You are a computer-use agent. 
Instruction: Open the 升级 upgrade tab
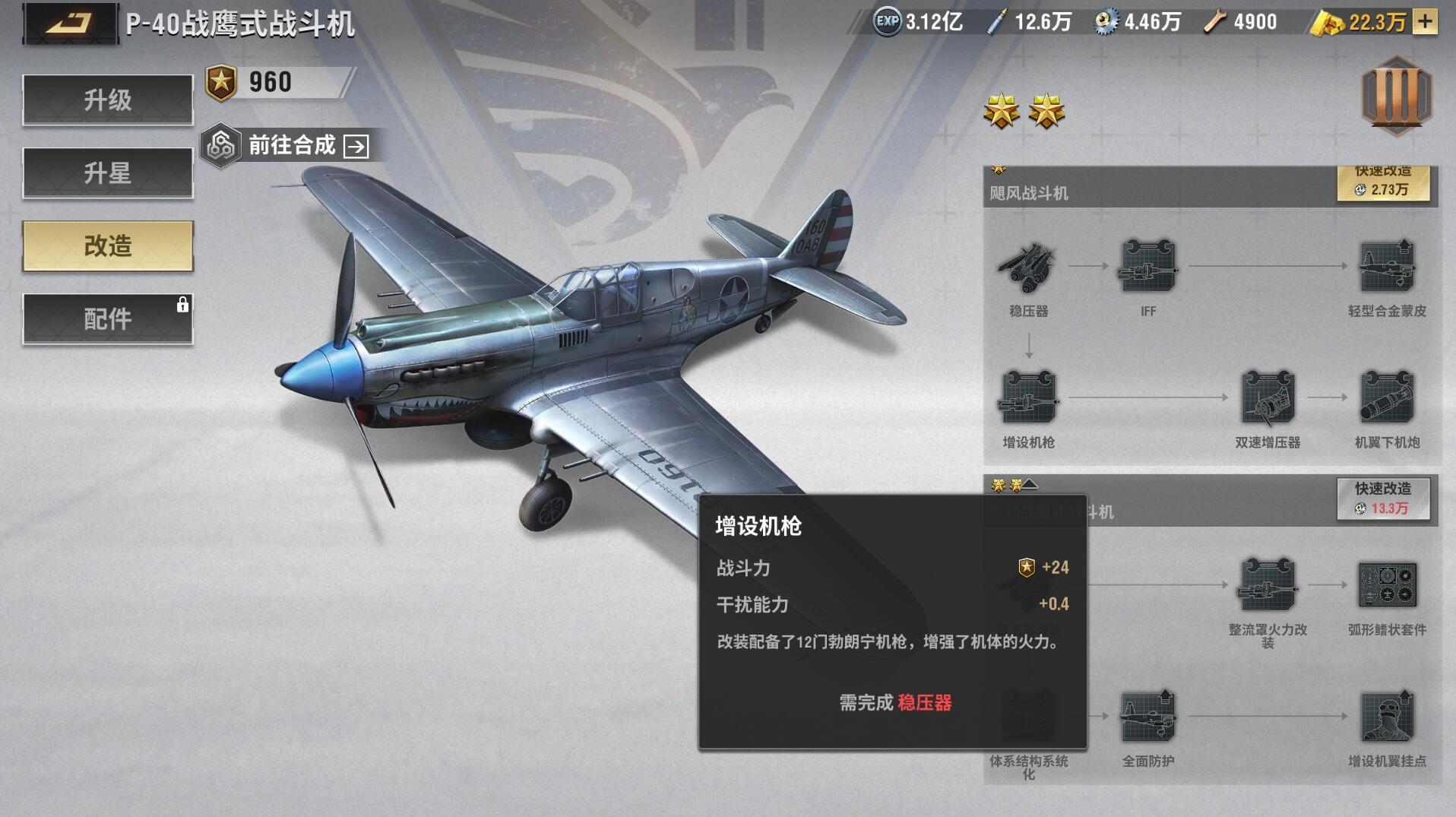108,100
